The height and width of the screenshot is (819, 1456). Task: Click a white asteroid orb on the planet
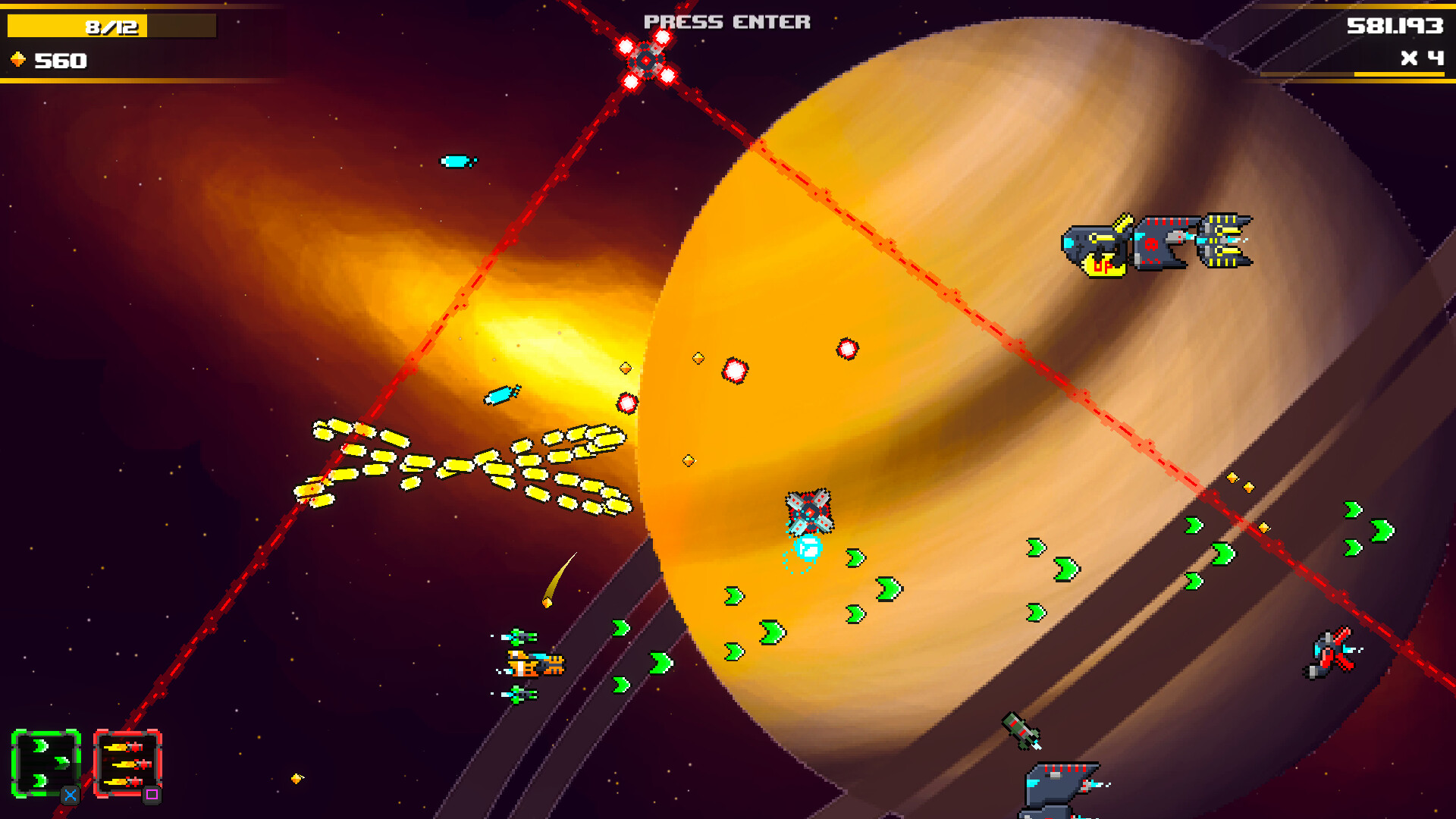pos(734,372)
